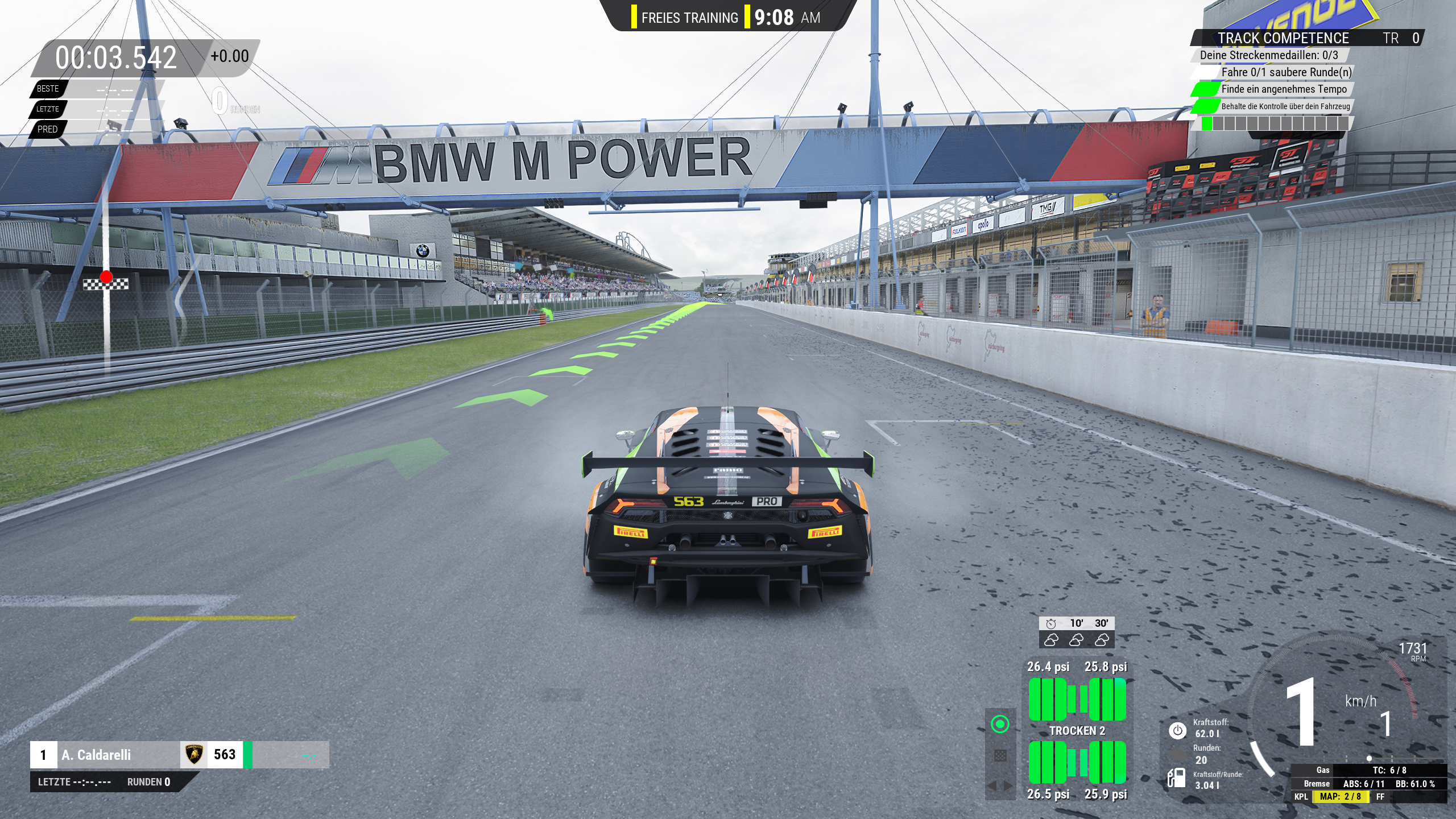Viewport: 1456px width, 819px height.
Task: Select the Trocken 2 tyre set widget
Action: [1077, 731]
